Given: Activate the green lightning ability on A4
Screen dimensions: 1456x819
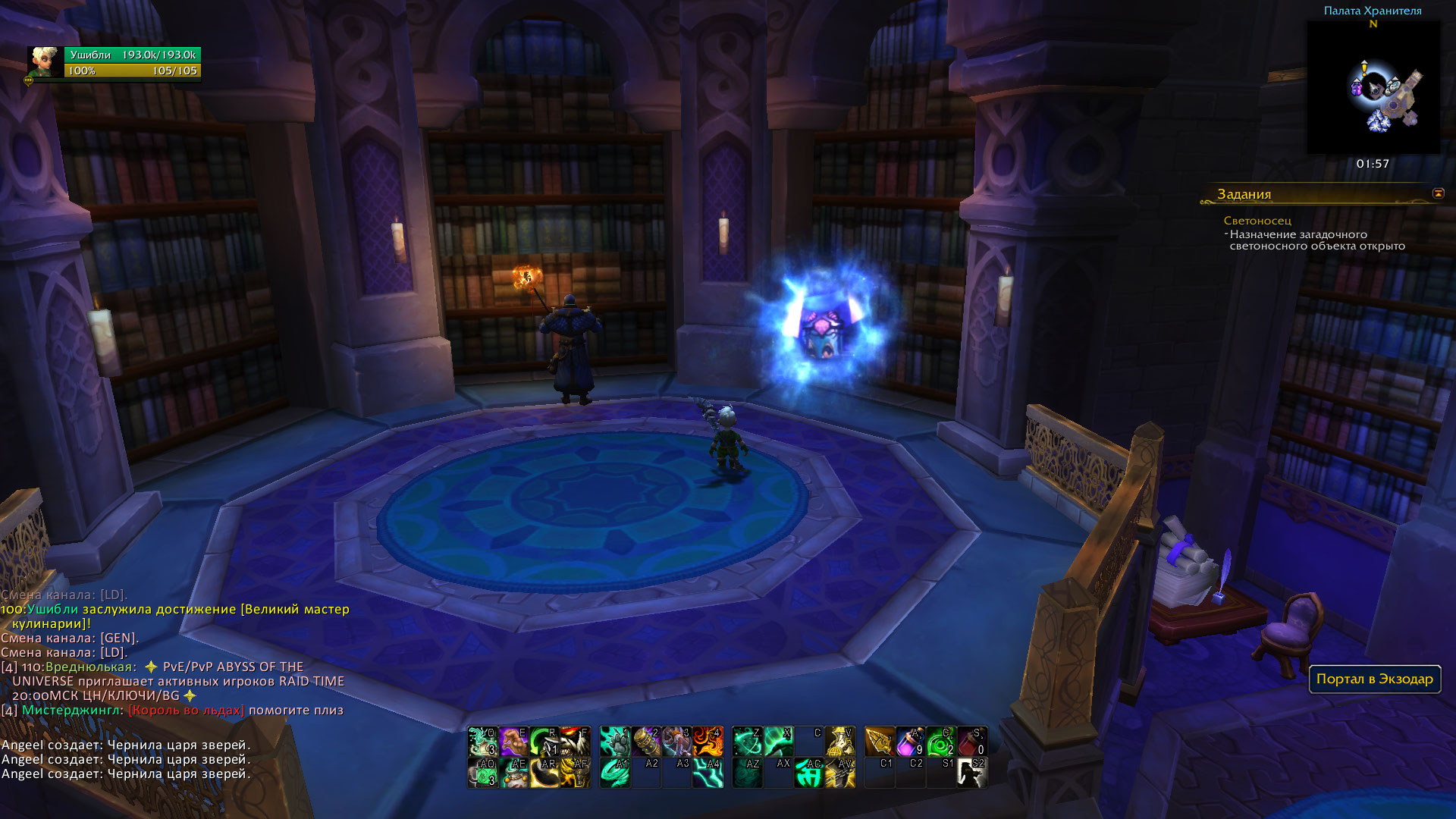Looking at the screenshot, I should (x=708, y=773).
